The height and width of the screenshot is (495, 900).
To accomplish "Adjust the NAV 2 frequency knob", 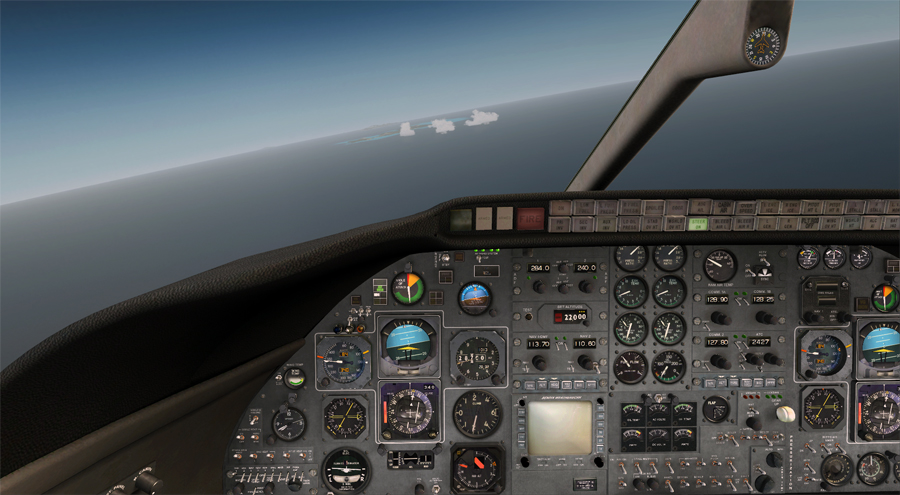I will (x=585, y=364).
